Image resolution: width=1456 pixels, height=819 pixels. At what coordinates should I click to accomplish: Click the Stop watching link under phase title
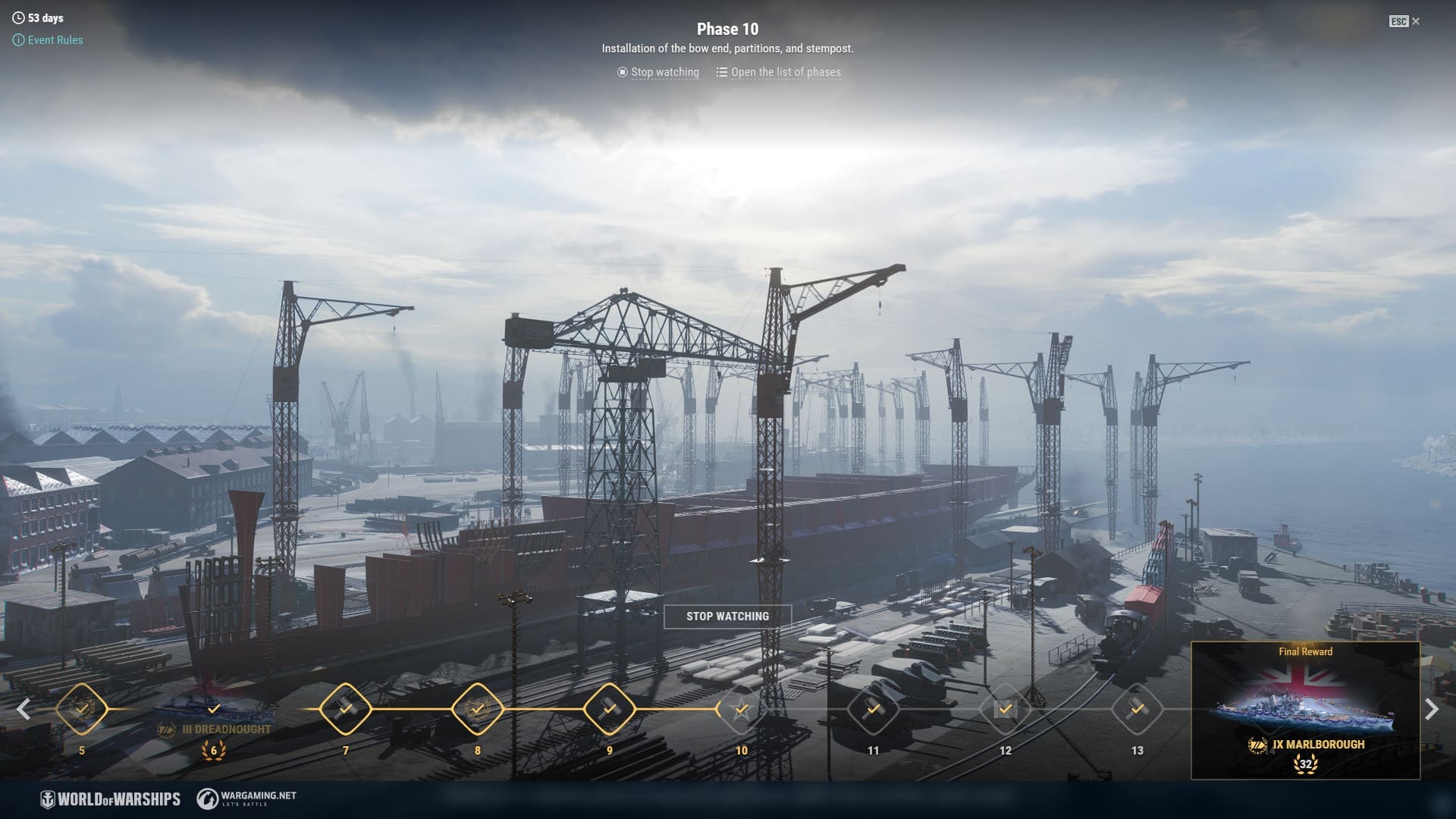click(x=658, y=72)
